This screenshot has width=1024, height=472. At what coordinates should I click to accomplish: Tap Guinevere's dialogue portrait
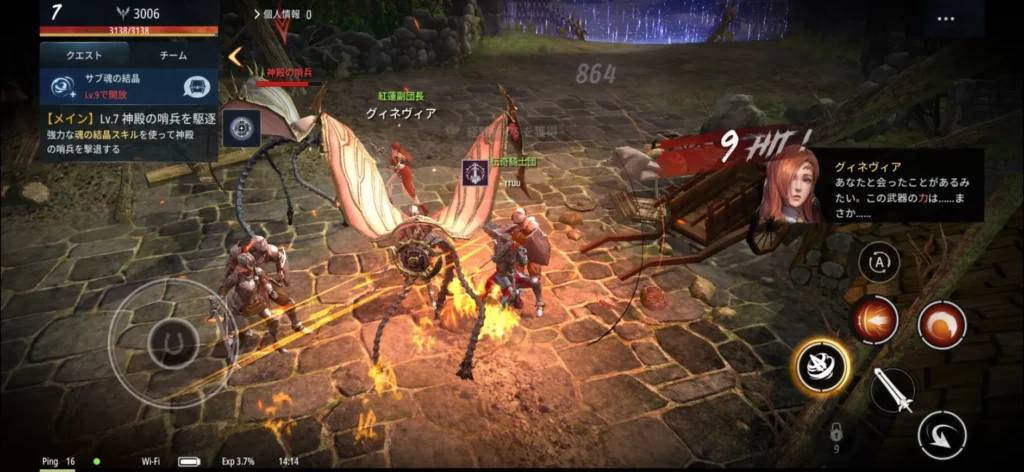click(x=789, y=186)
